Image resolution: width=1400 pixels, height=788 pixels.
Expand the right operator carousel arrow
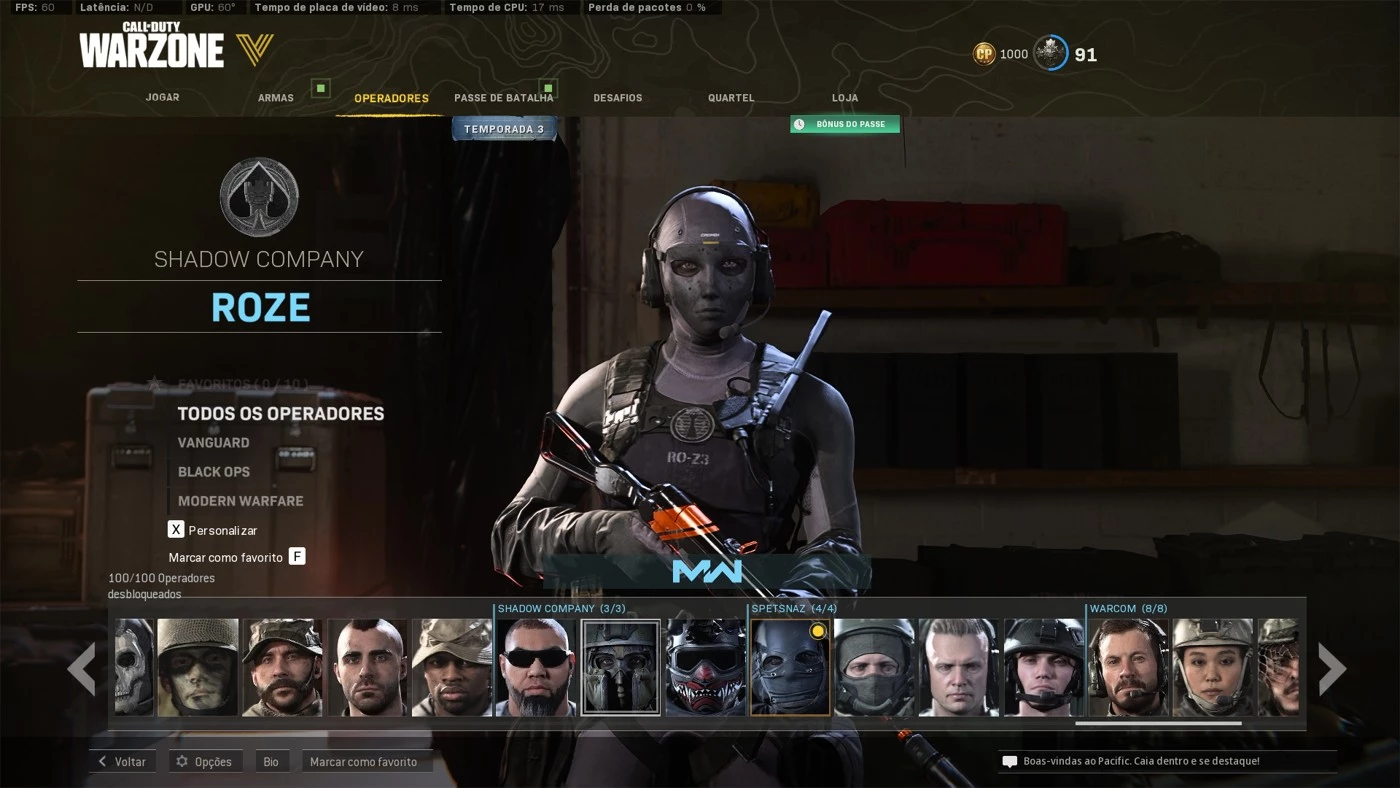[1331, 668]
